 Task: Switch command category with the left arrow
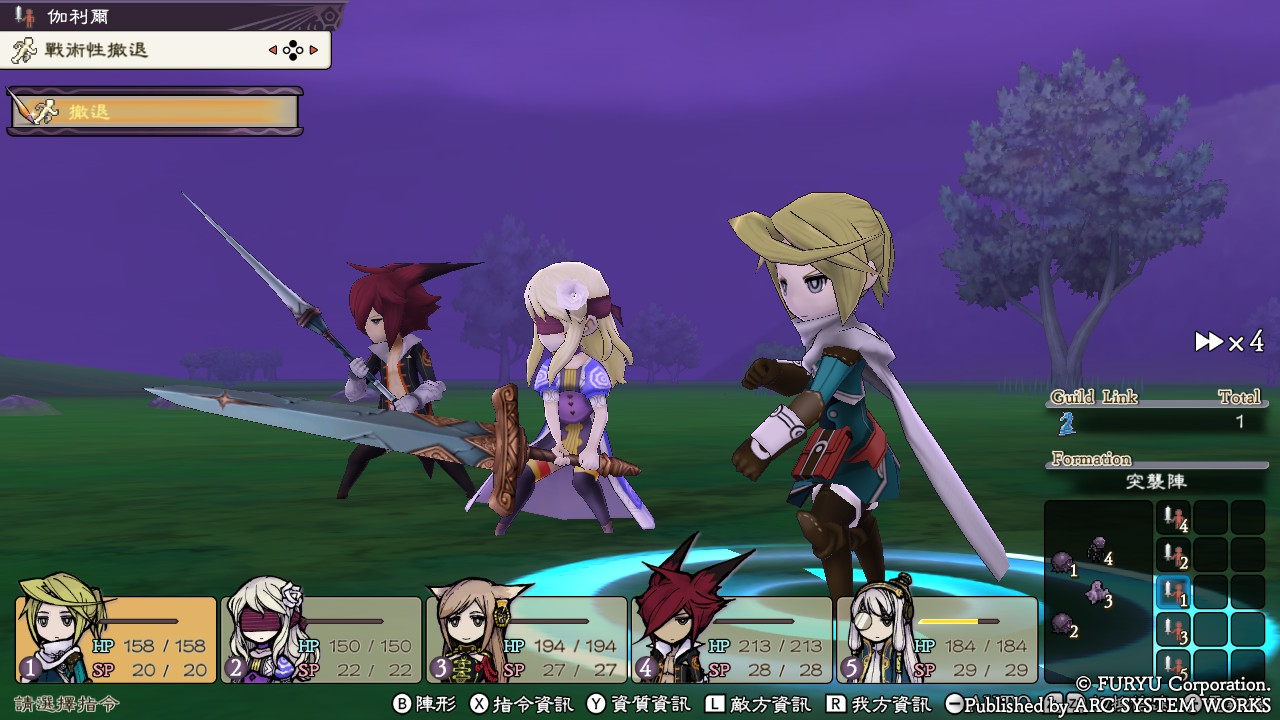[x=273, y=50]
